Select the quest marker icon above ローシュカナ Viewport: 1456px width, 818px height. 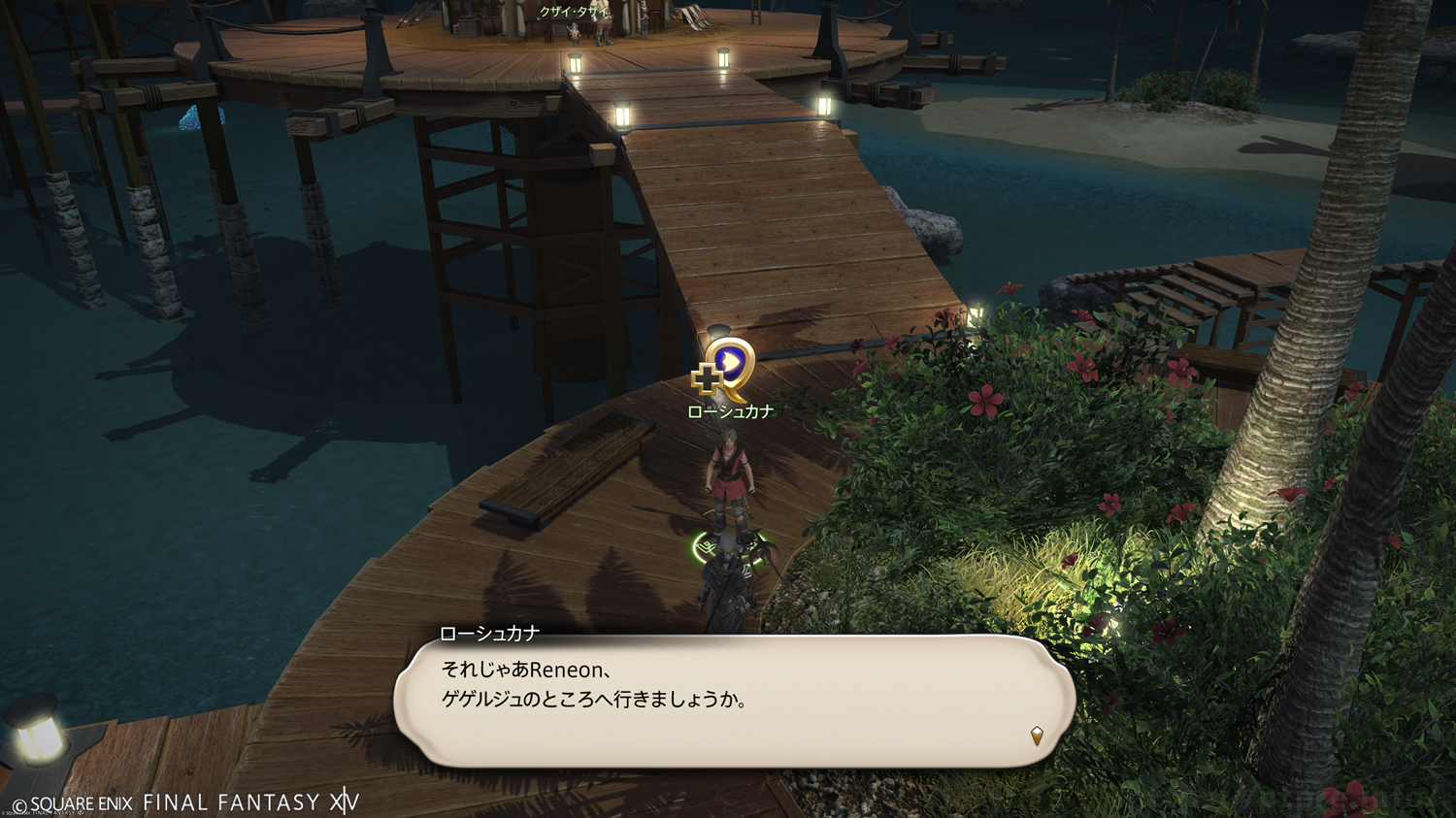point(726,368)
